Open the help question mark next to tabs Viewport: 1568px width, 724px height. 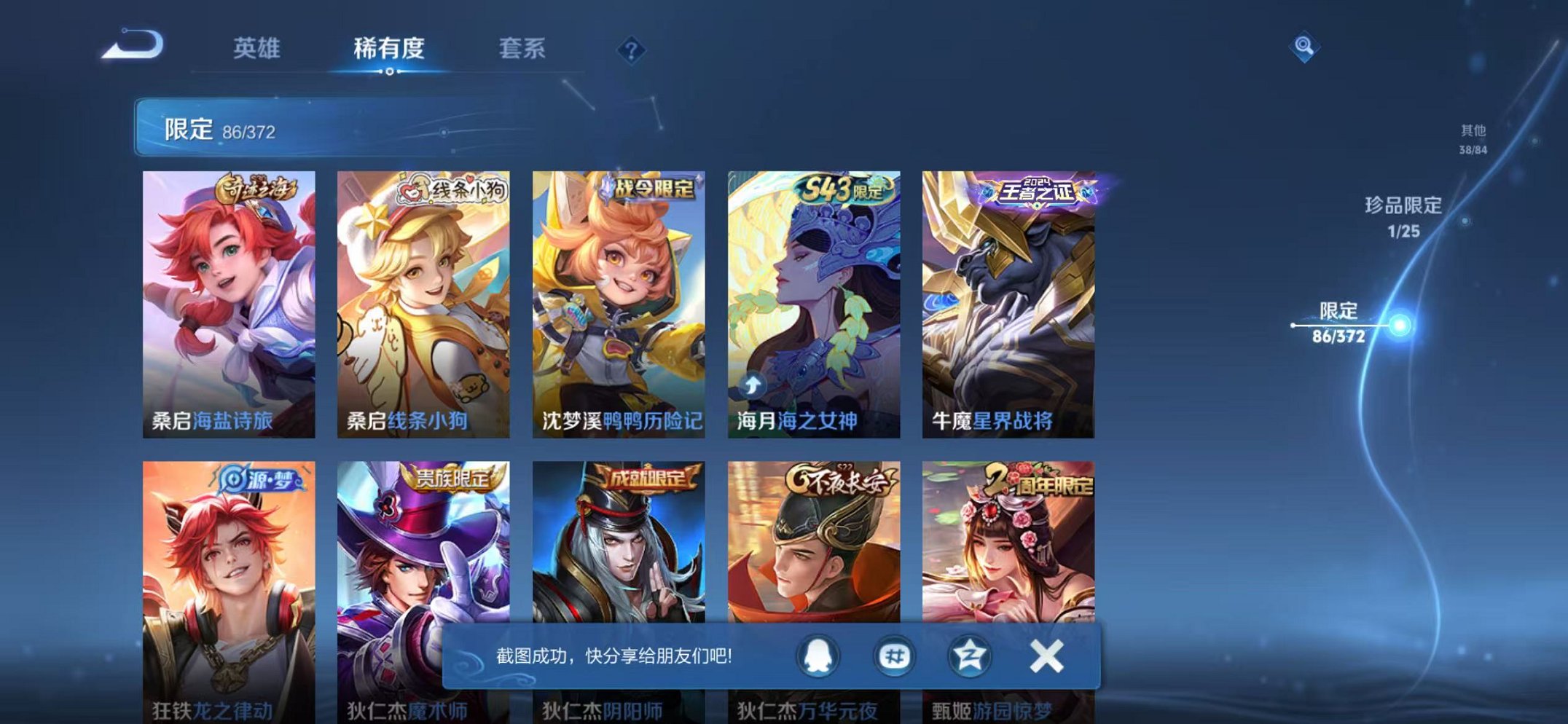tap(632, 50)
